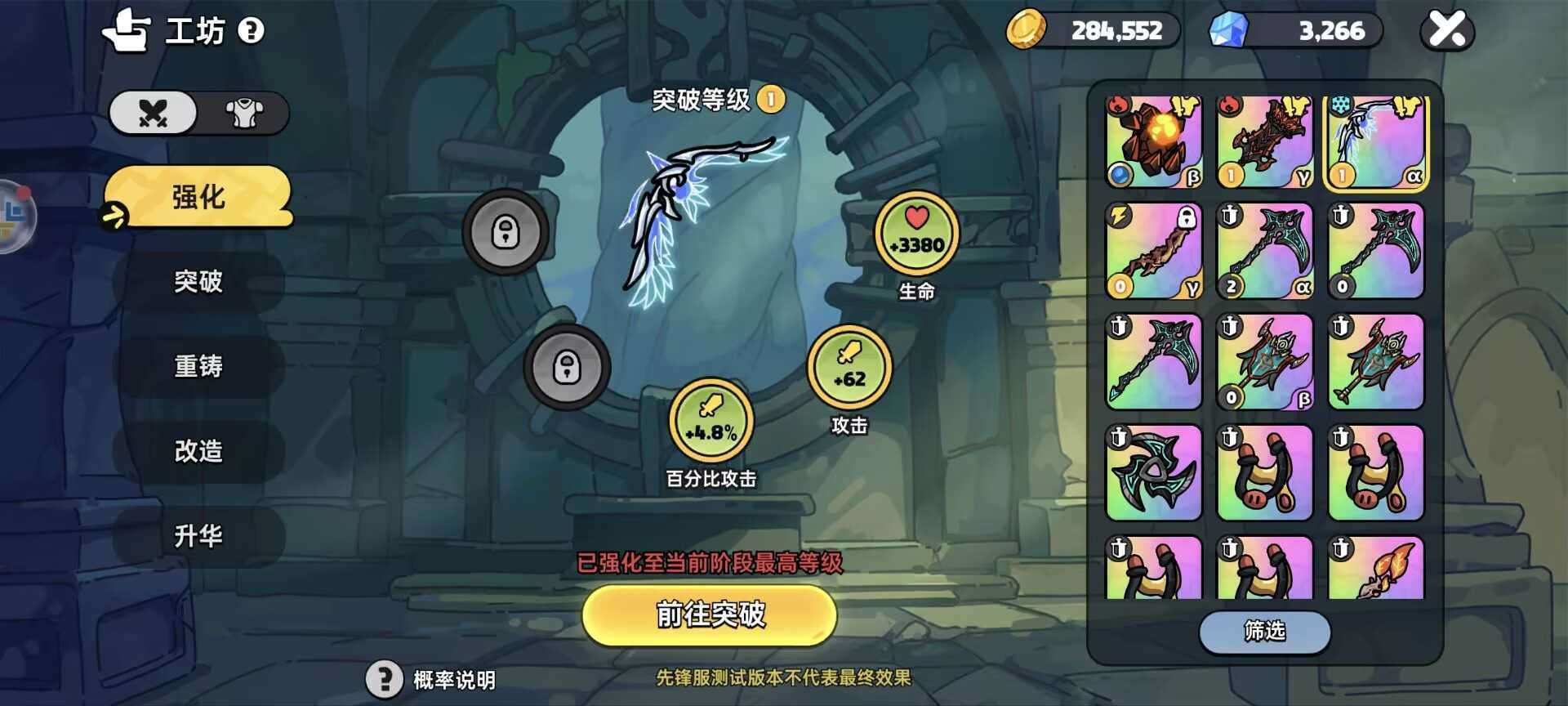
Task: Select the fire boulder weapon thumbnail
Action: coord(1153,141)
